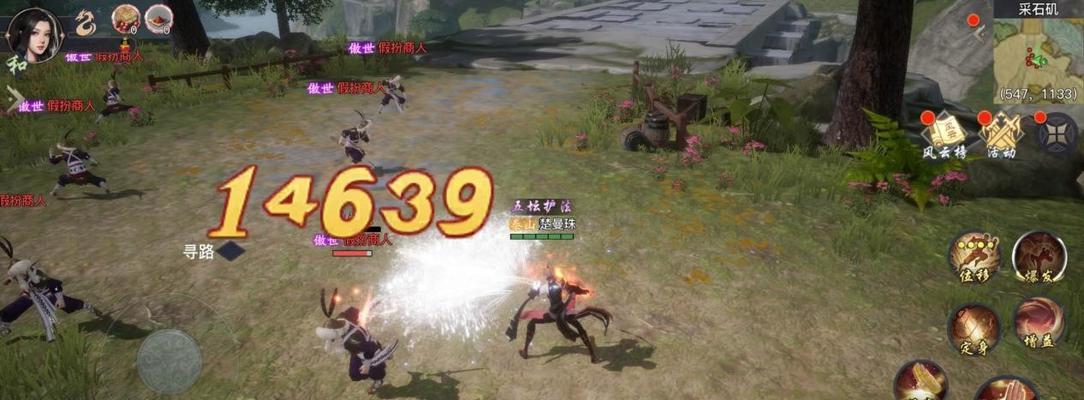This screenshot has width=1084, height=400.
Task: Tap the virtual movement joystick
Action: pyautogui.click(x=169, y=360)
